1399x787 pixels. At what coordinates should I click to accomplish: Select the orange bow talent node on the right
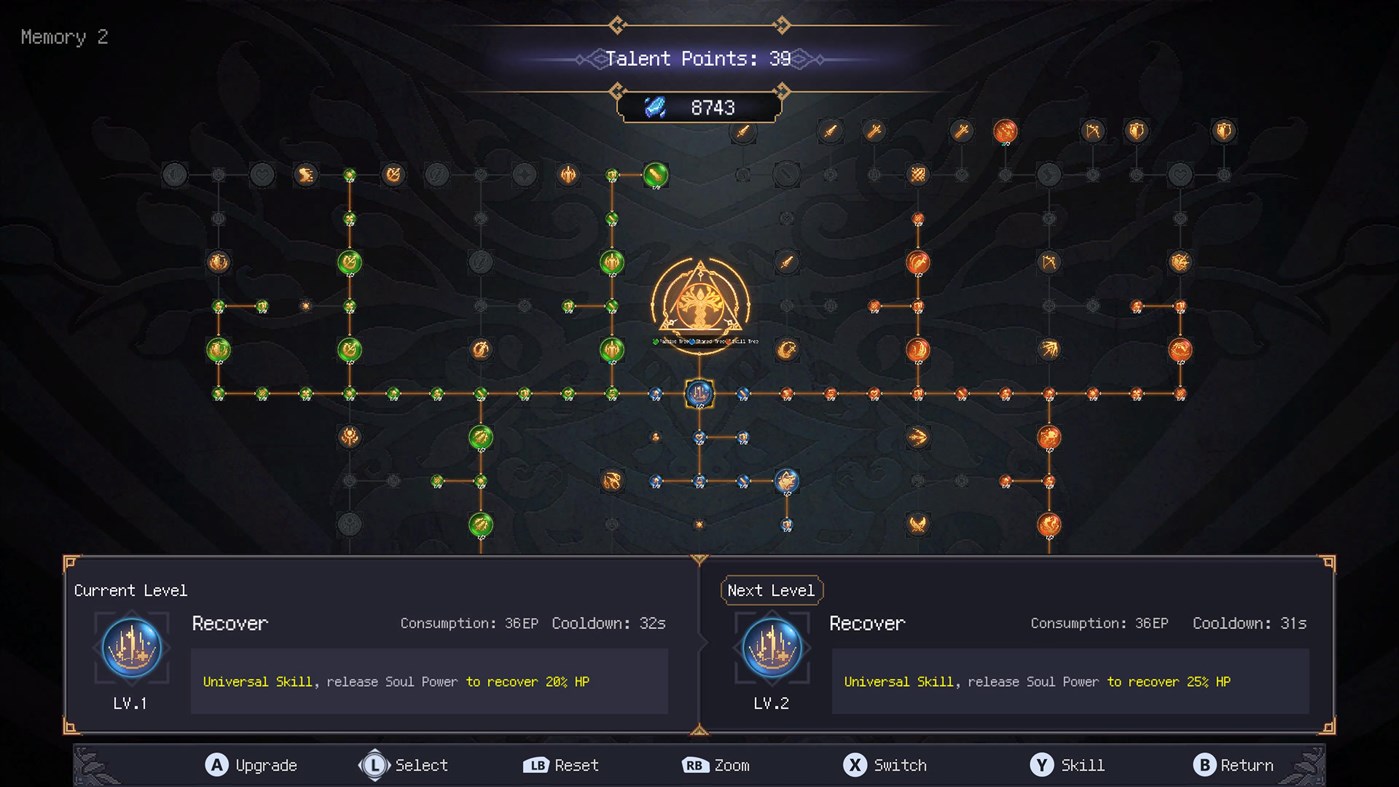(1093, 128)
